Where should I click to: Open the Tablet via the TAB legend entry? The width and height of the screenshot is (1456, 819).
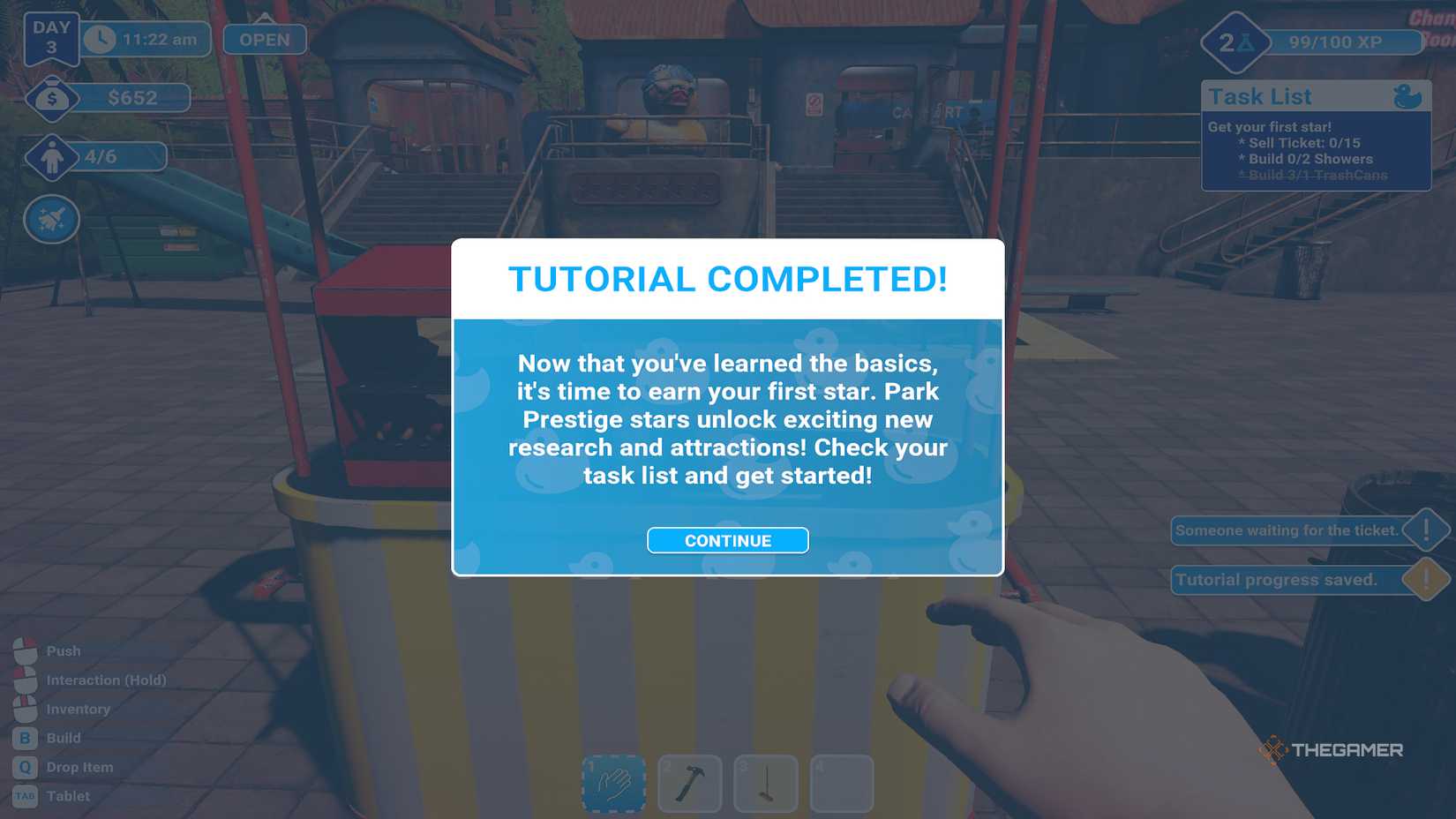click(x=24, y=795)
